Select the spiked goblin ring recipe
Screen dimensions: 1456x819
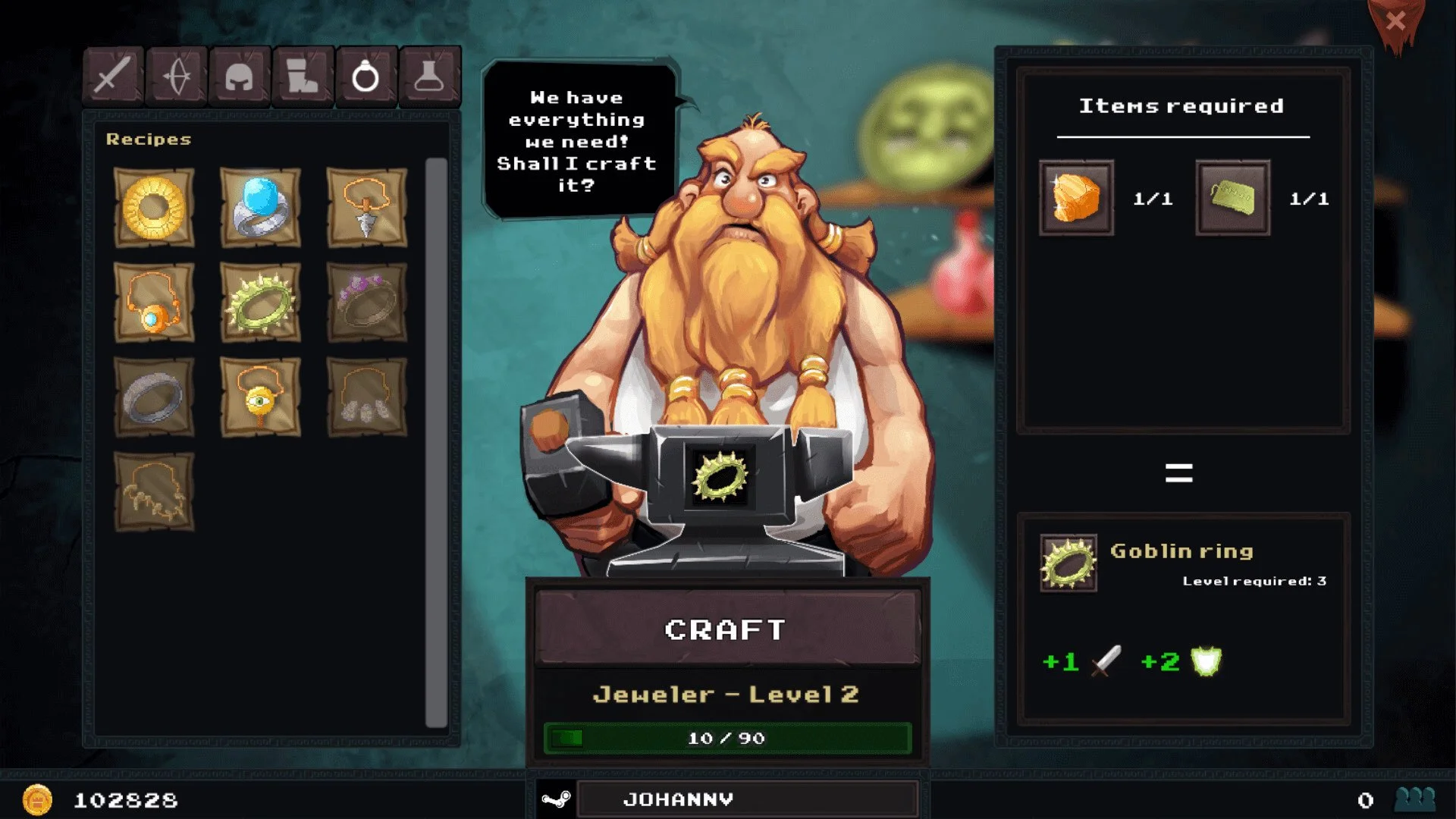[x=262, y=303]
